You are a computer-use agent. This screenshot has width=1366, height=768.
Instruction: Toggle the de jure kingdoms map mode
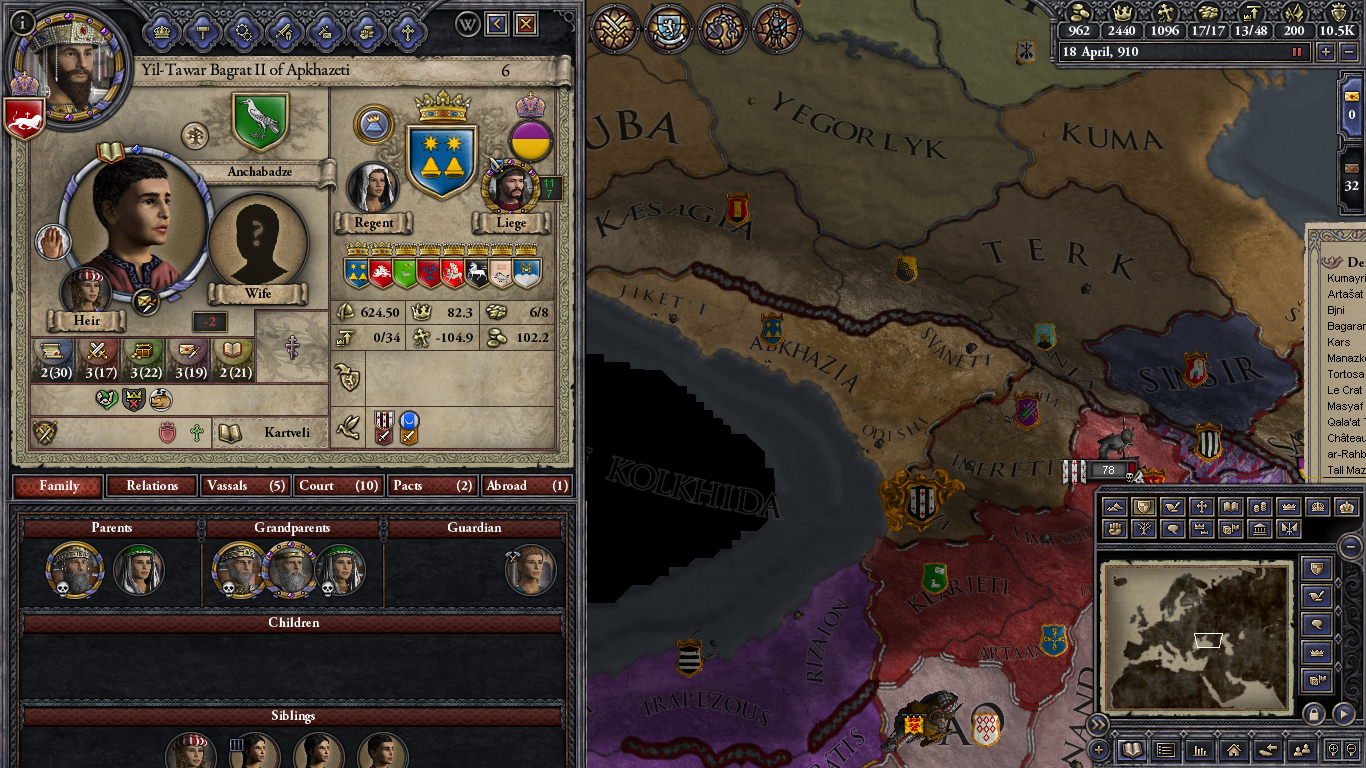(1316, 507)
